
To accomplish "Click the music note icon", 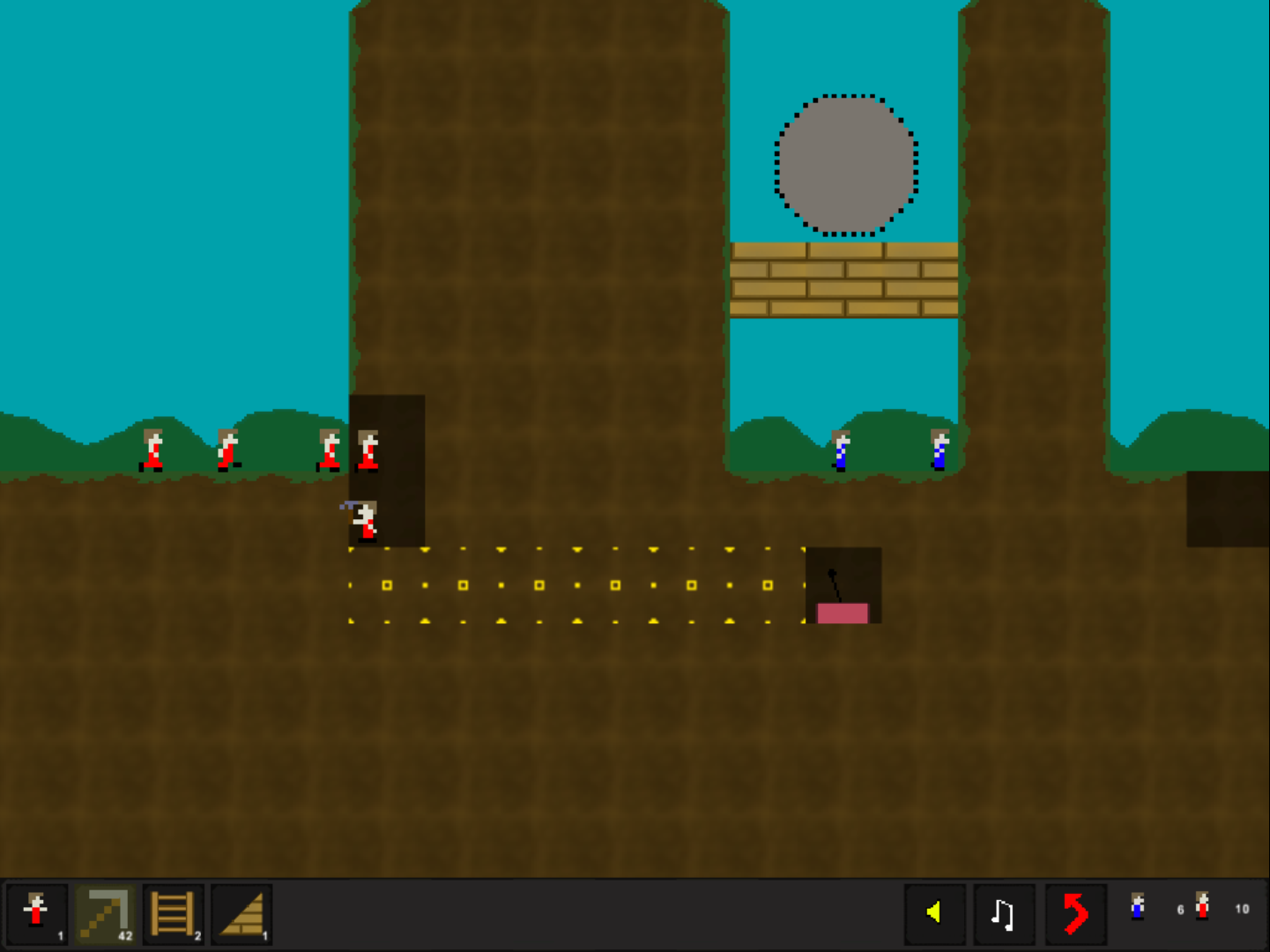I will tap(1005, 914).
